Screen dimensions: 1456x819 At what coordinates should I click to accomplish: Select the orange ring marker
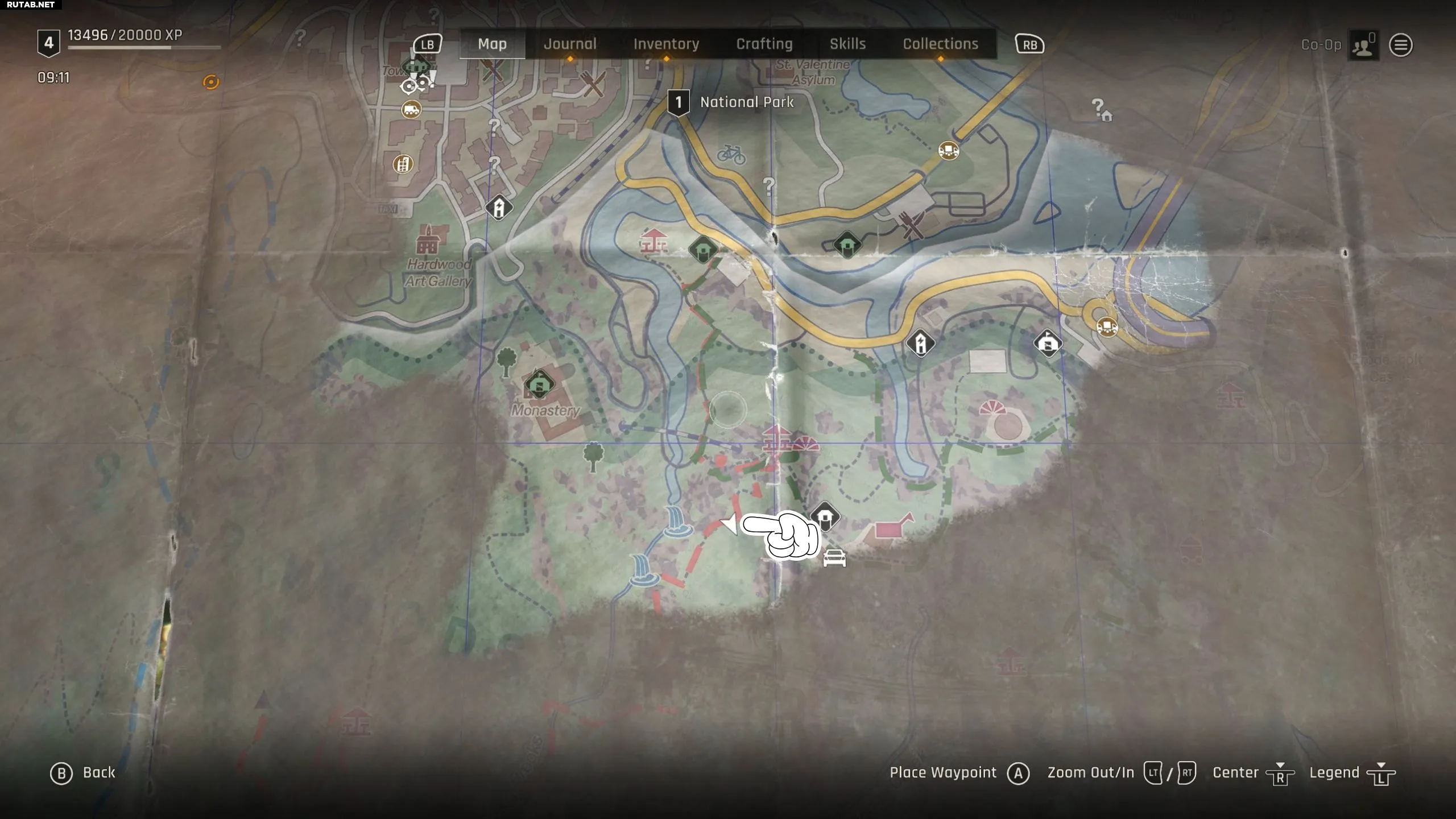point(211,82)
